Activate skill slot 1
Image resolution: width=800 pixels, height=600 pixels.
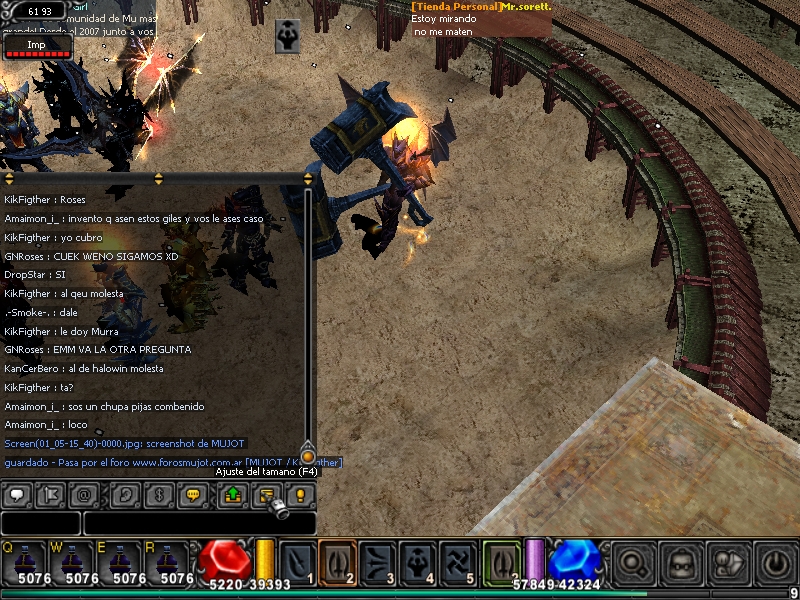click(x=298, y=561)
